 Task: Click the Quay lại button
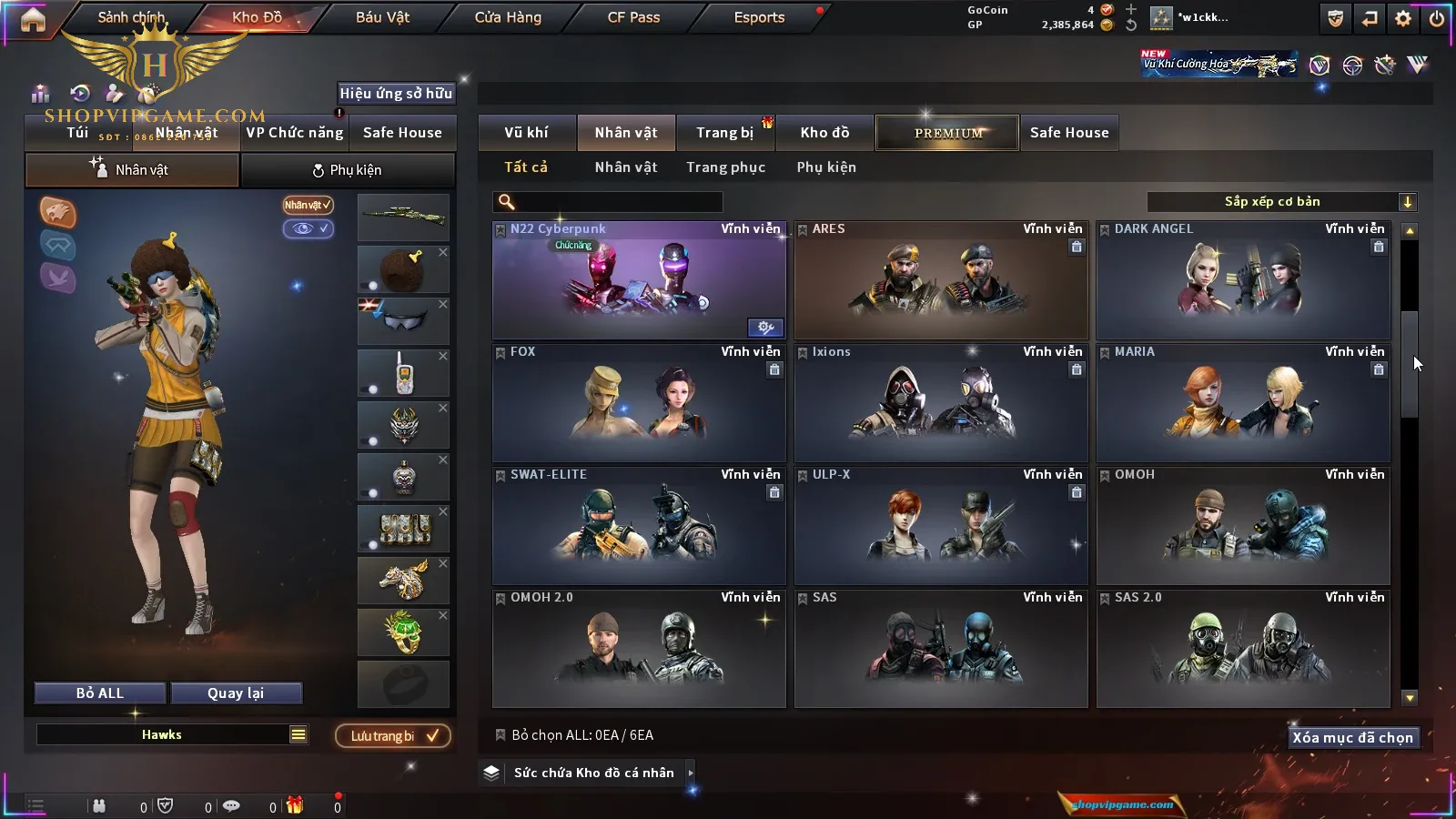236,693
